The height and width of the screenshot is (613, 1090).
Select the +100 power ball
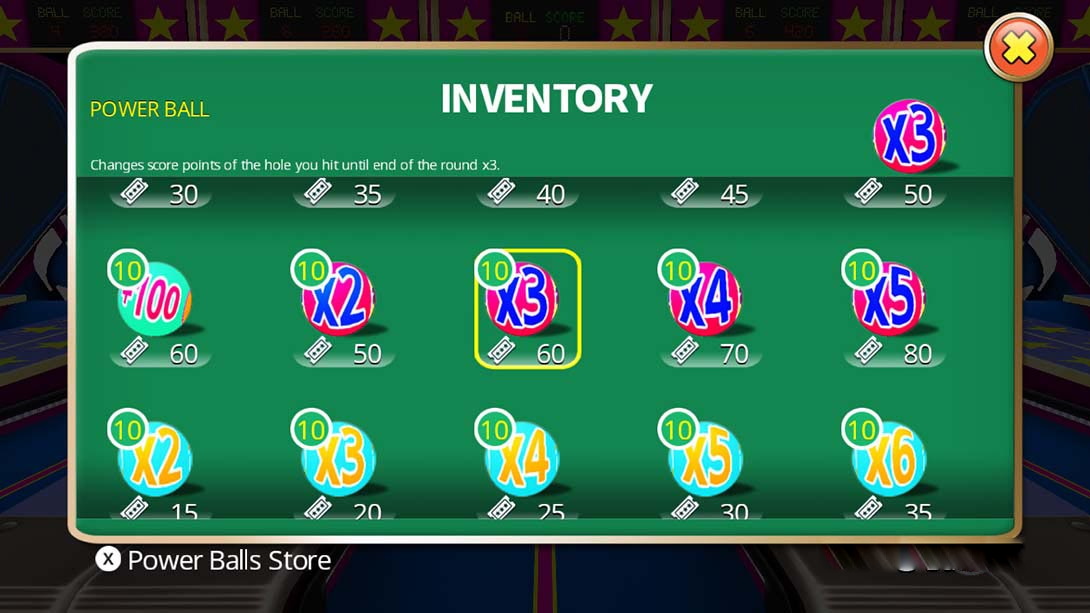click(158, 300)
